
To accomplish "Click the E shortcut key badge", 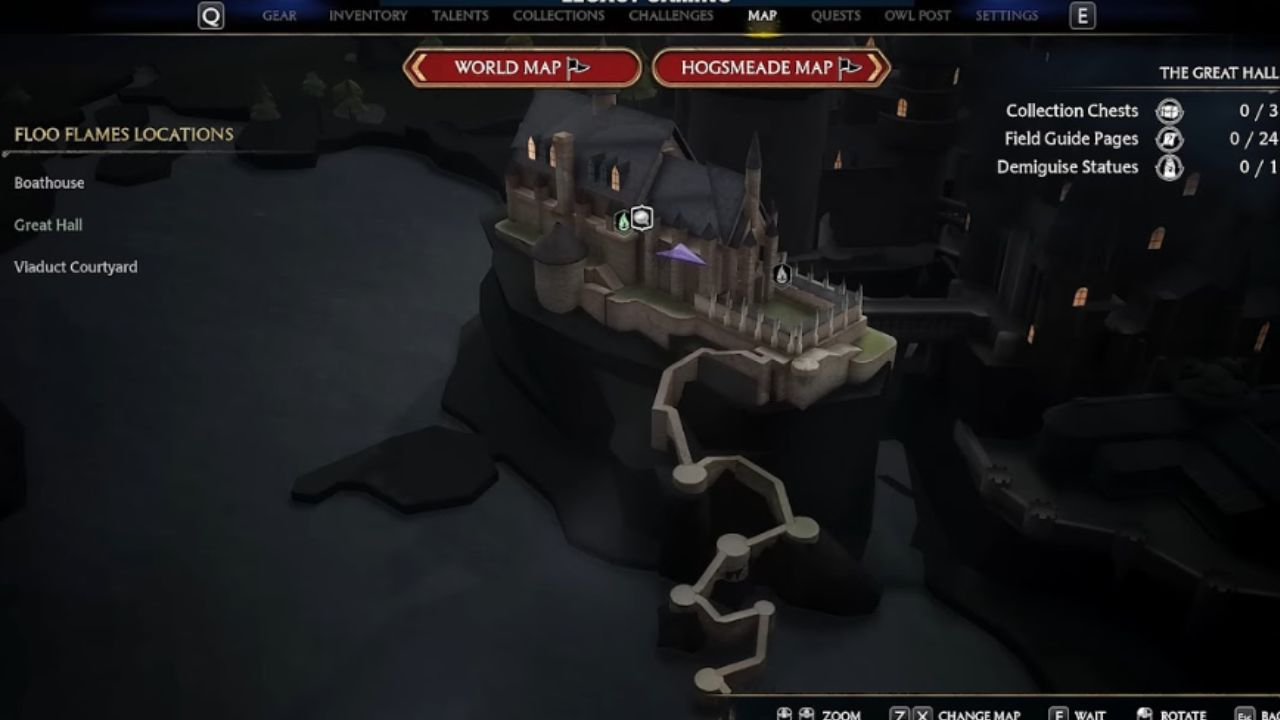I will tap(1083, 16).
